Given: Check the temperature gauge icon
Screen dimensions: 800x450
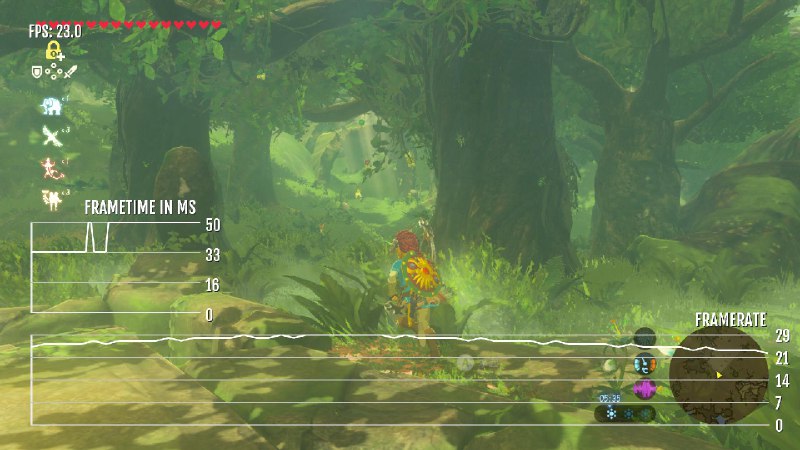Looking at the screenshot, I should click(x=643, y=364).
